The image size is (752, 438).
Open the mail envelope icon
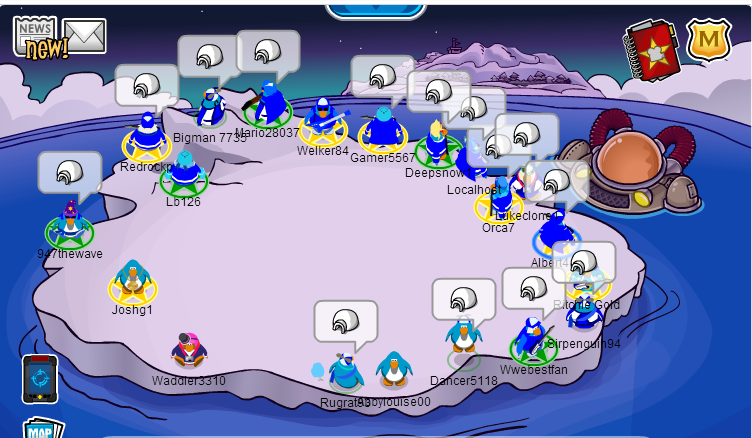point(86,36)
